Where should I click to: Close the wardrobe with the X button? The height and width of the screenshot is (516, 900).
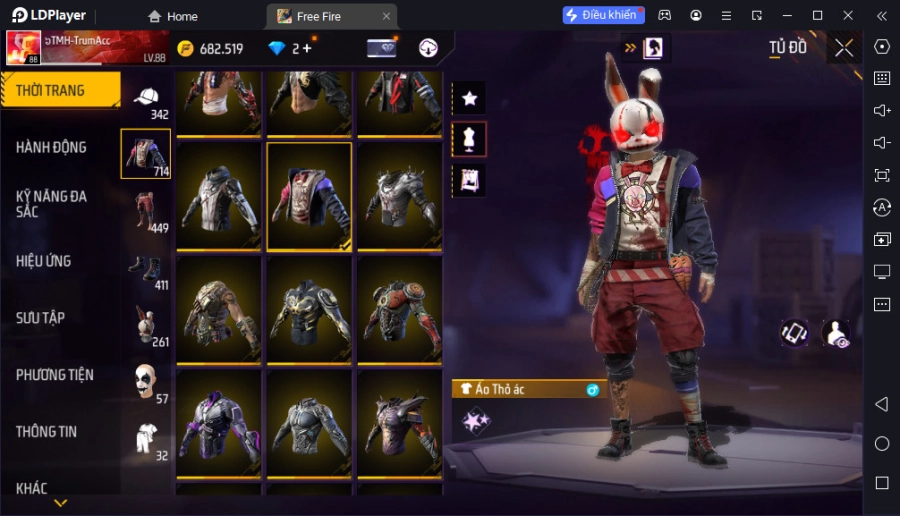pyautogui.click(x=844, y=48)
